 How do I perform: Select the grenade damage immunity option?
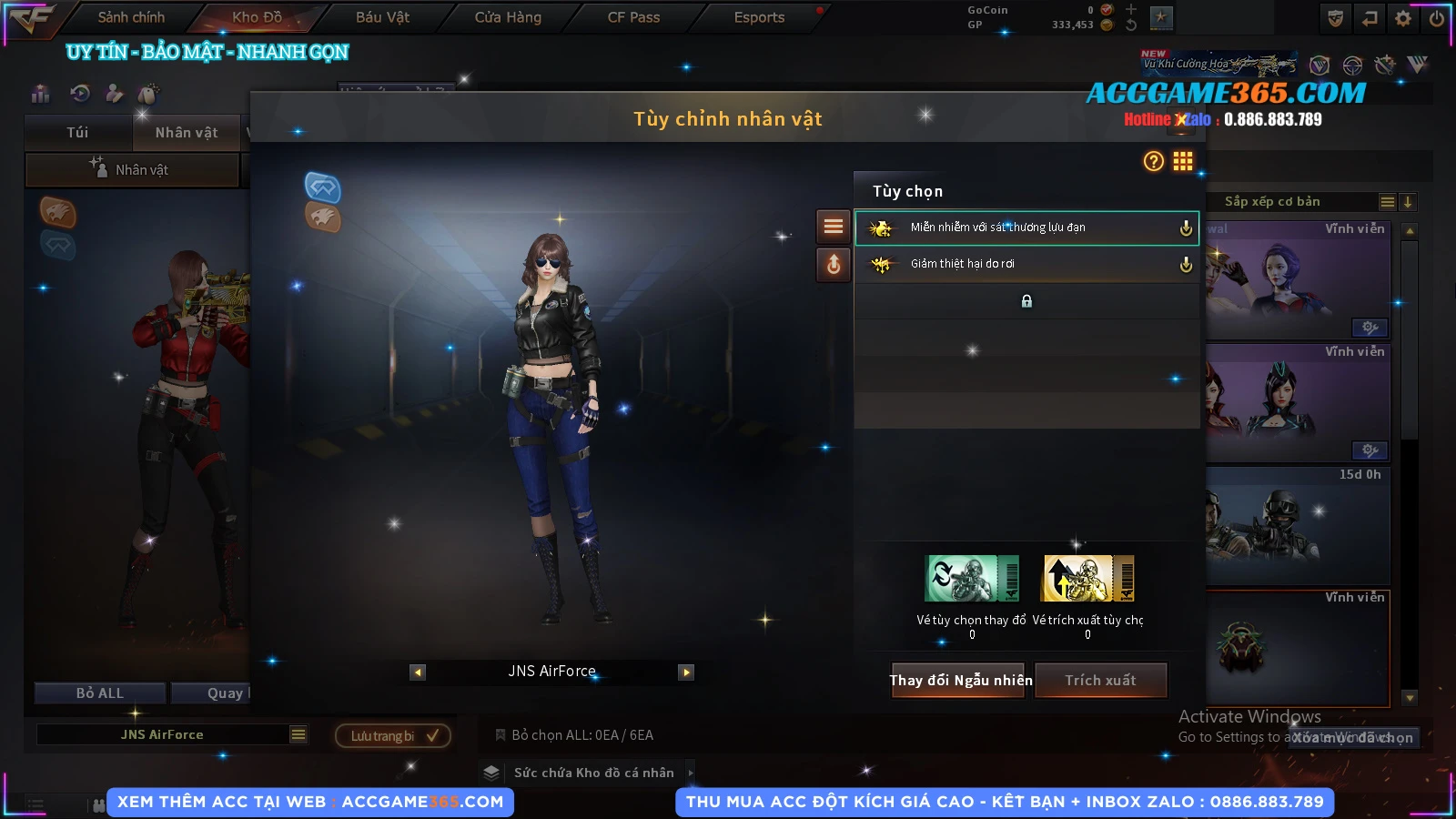pos(1026,227)
